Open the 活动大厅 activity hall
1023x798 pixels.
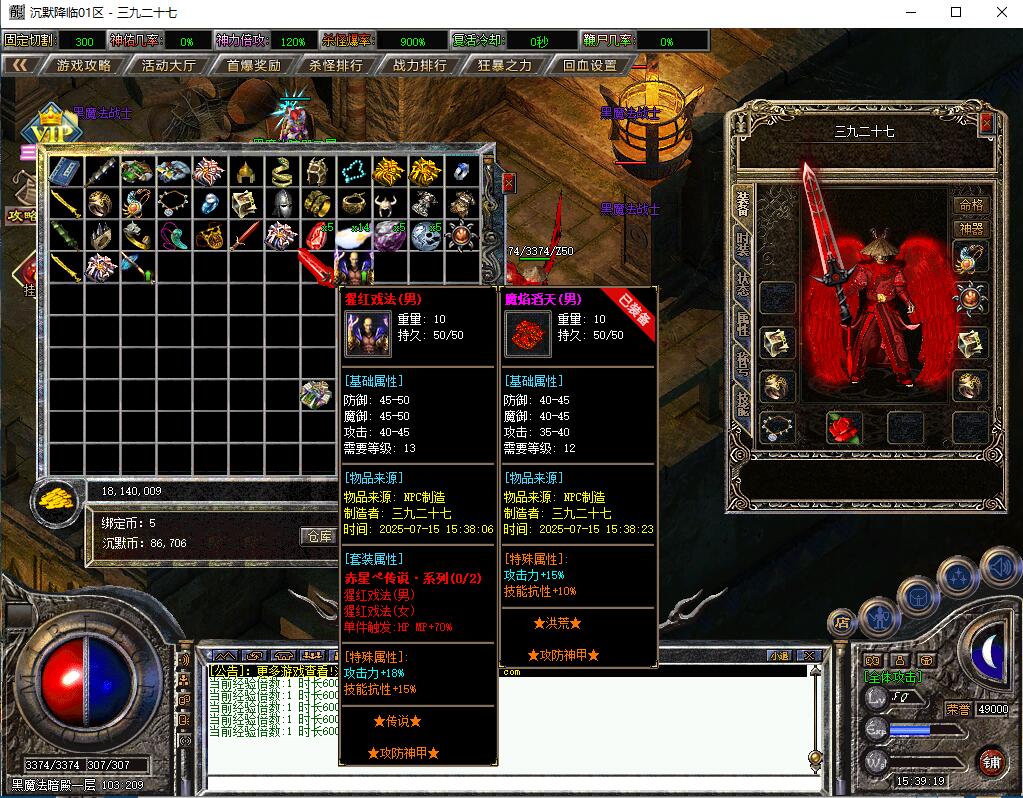[168, 65]
